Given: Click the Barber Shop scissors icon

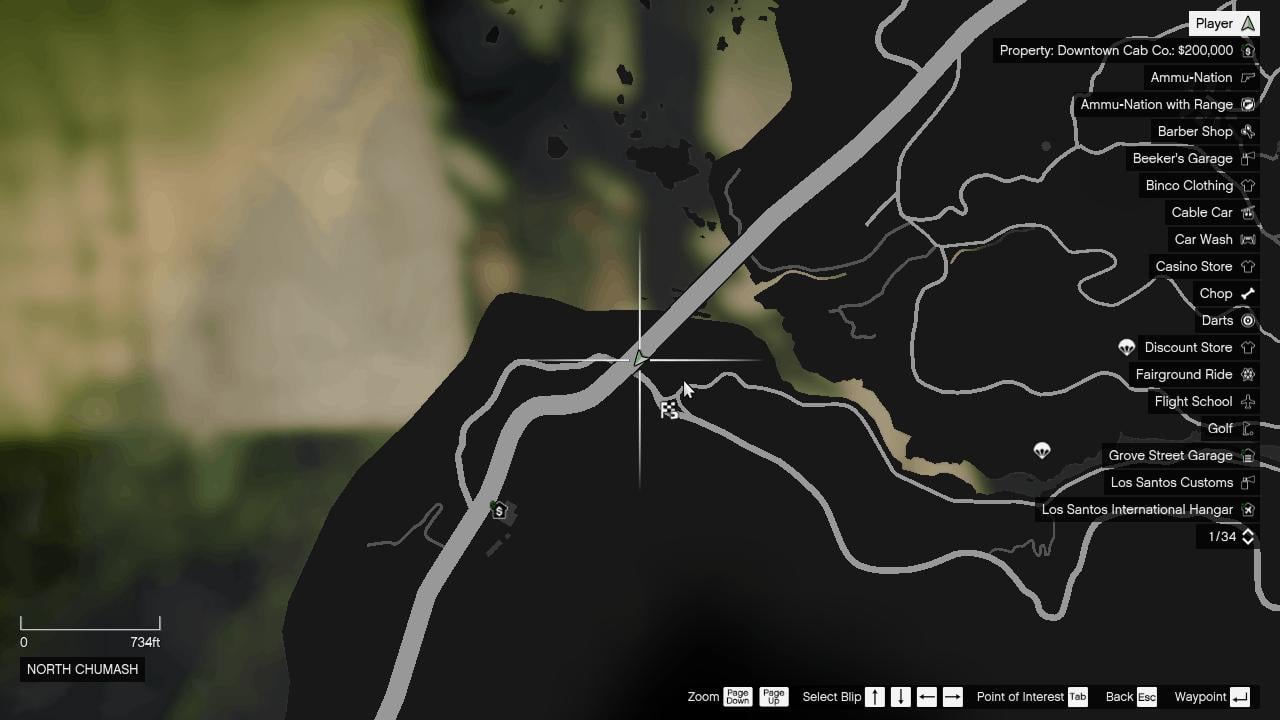Looking at the screenshot, I should point(1247,131).
